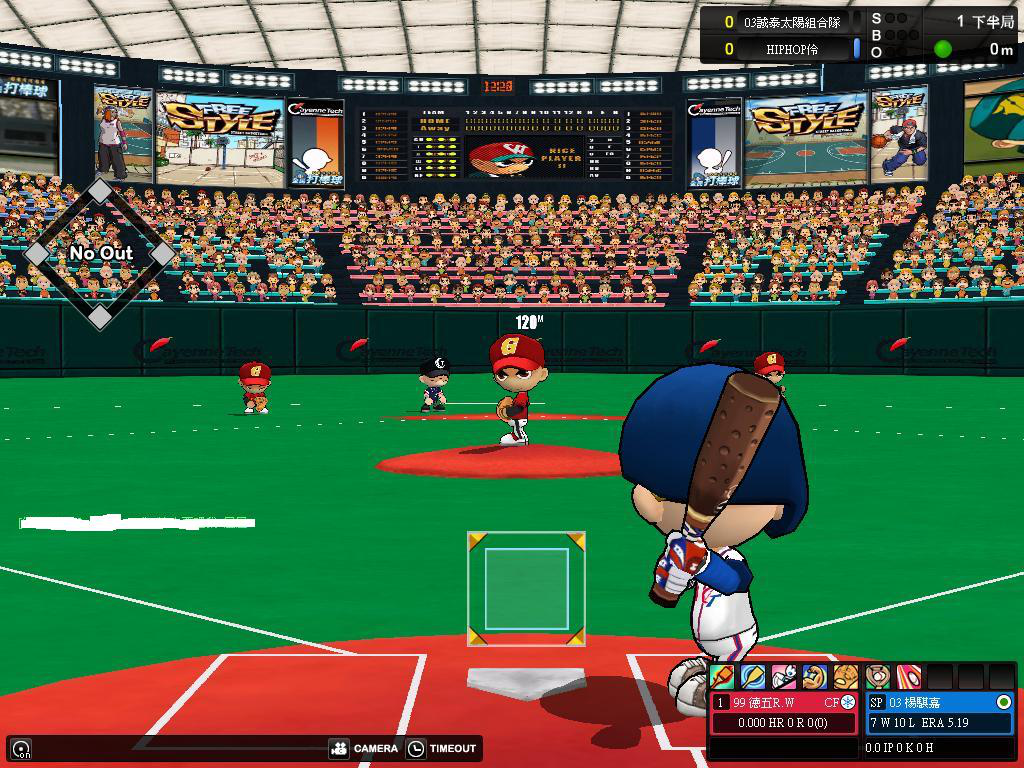Use the yellow bat on blue swirl skill

click(753, 677)
